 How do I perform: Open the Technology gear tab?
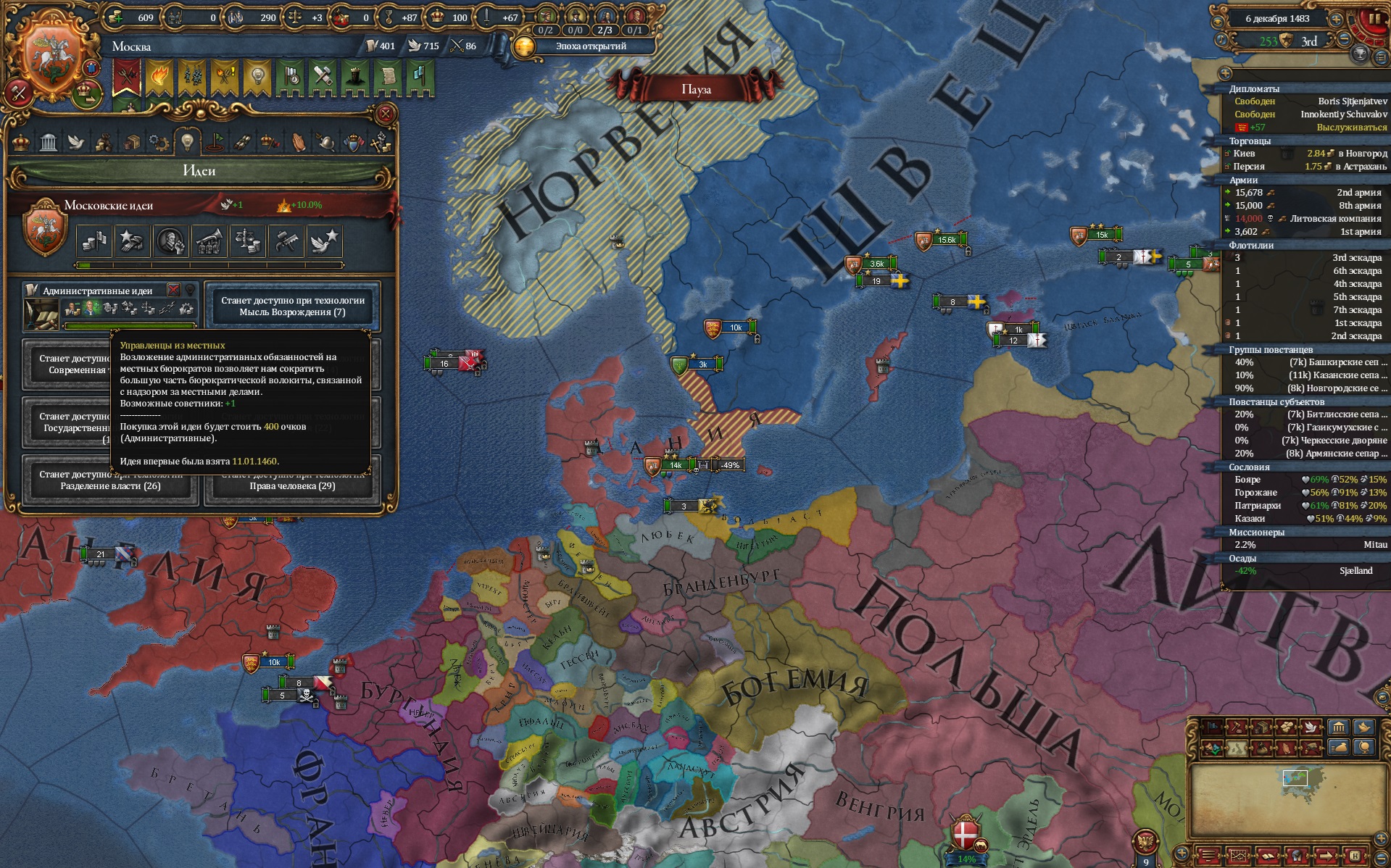click(x=159, y=142)
